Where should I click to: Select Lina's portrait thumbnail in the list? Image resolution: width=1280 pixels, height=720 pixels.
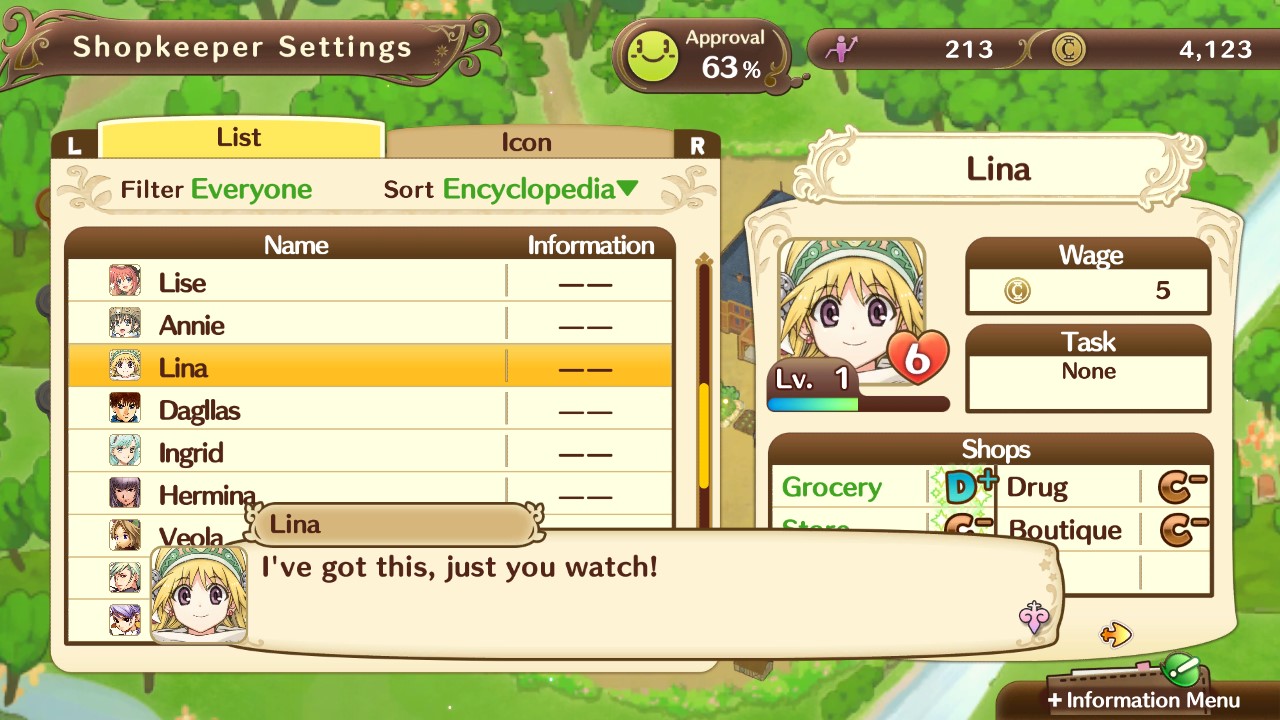124,367
